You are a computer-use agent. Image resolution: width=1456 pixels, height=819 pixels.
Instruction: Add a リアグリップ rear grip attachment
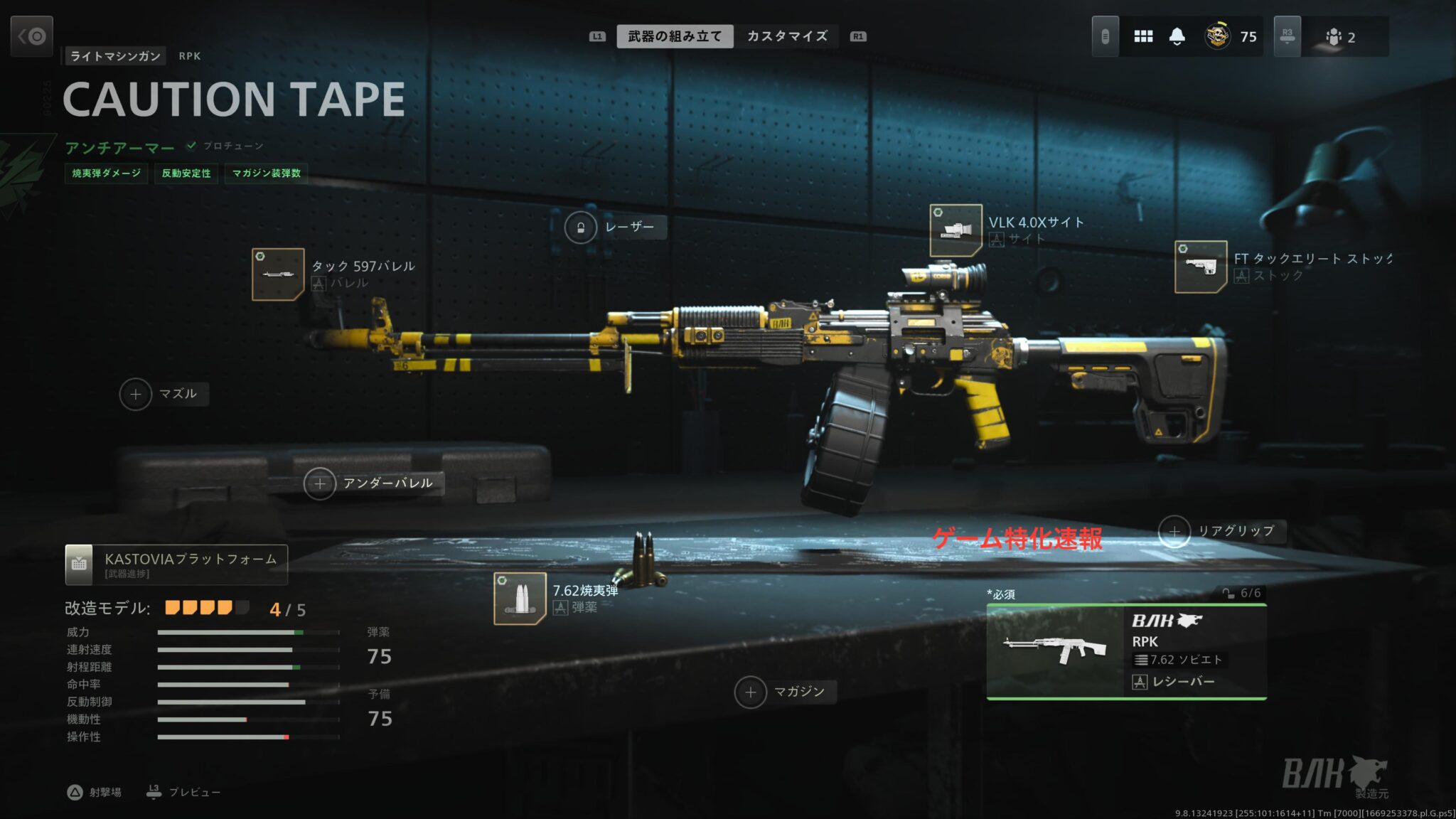(1174, 532)
